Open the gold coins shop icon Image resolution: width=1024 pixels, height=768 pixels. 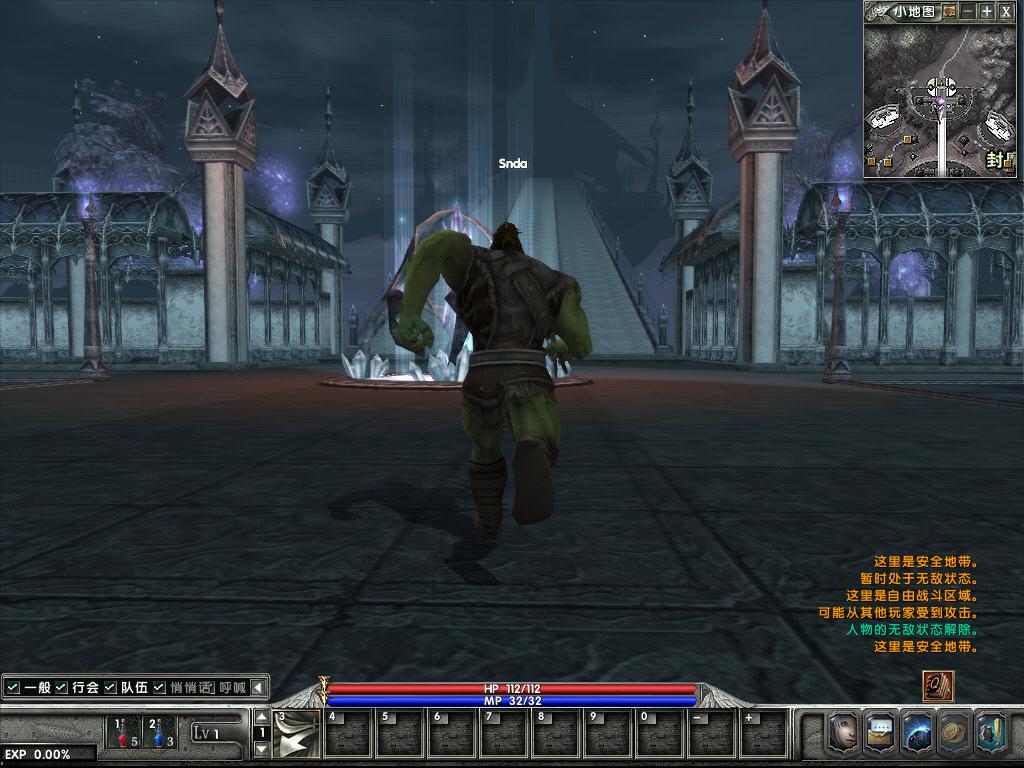coord(954,732)
